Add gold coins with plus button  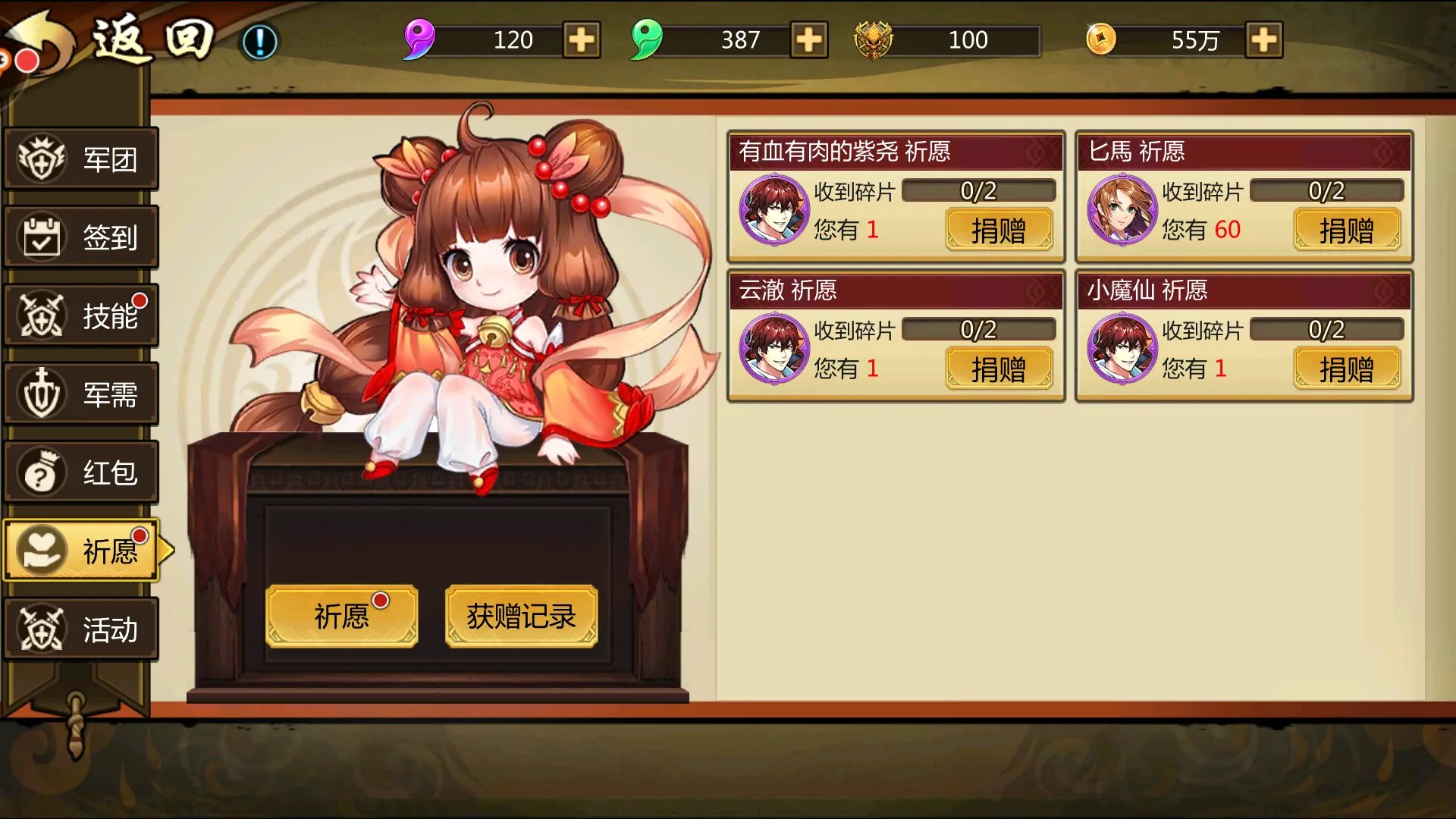pyautogui.click(x=1264, y=40)
